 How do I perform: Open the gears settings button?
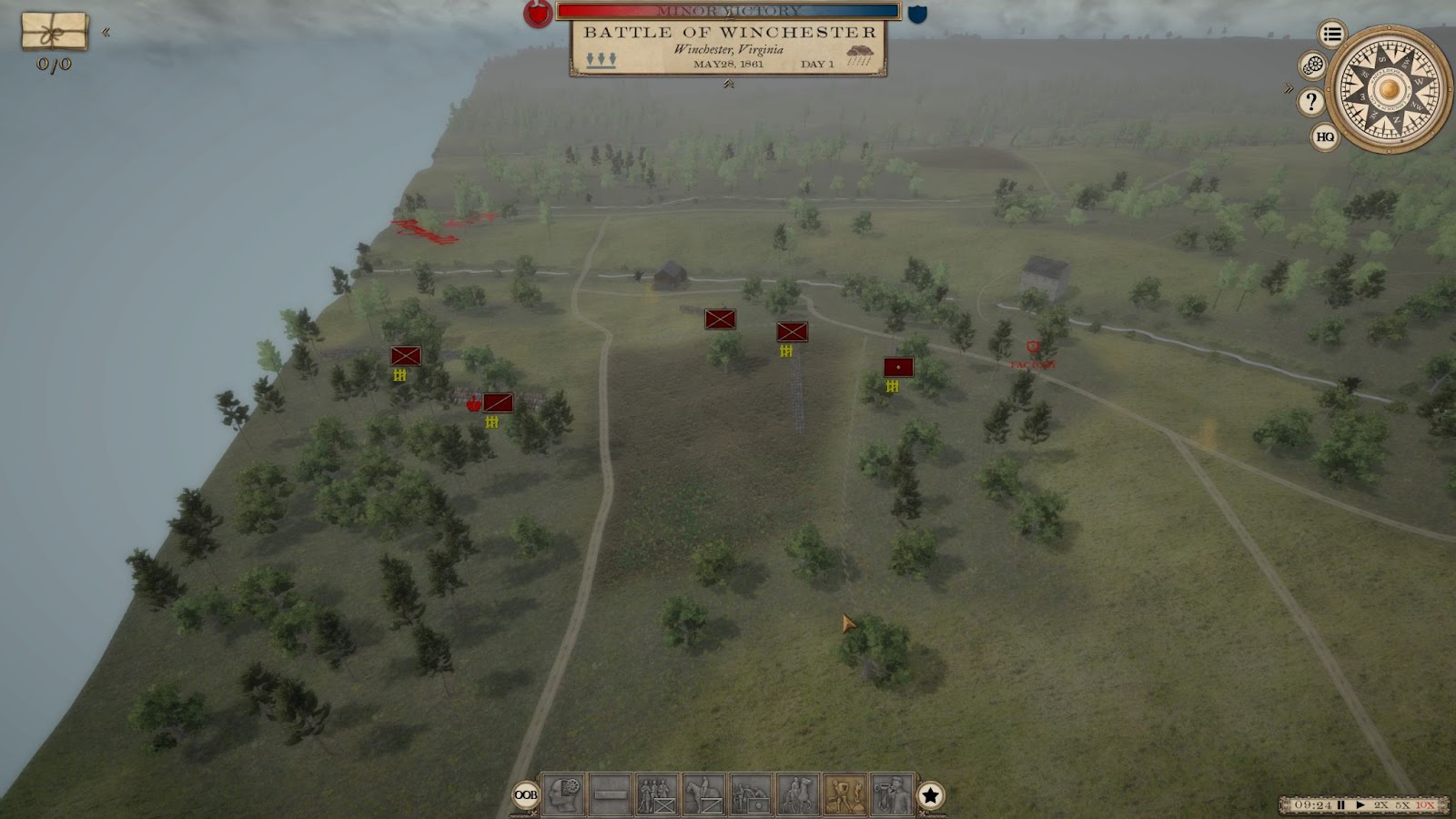(x=1312, y=66)
